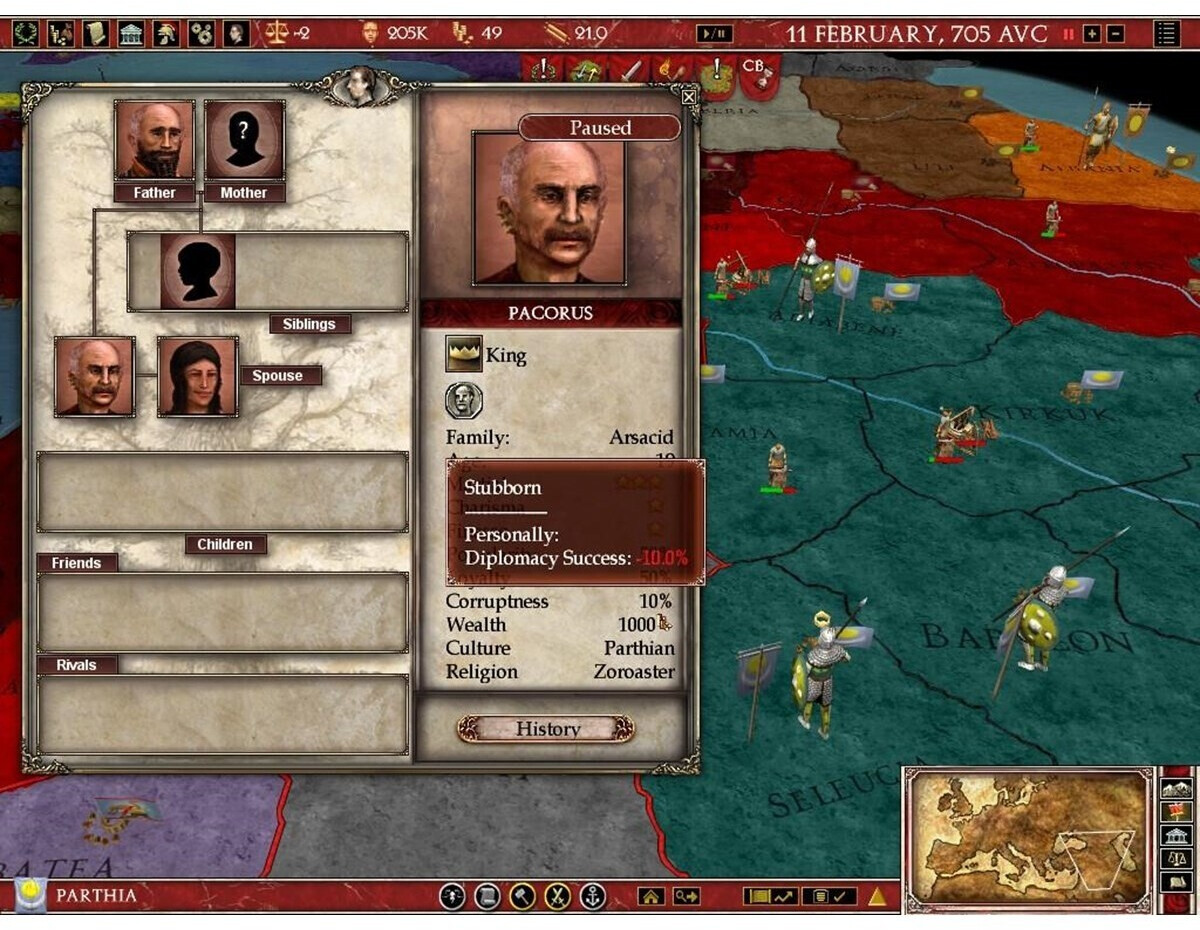Click the home icon in bottom bar
1200x930 pixels.
click(651, 897)
